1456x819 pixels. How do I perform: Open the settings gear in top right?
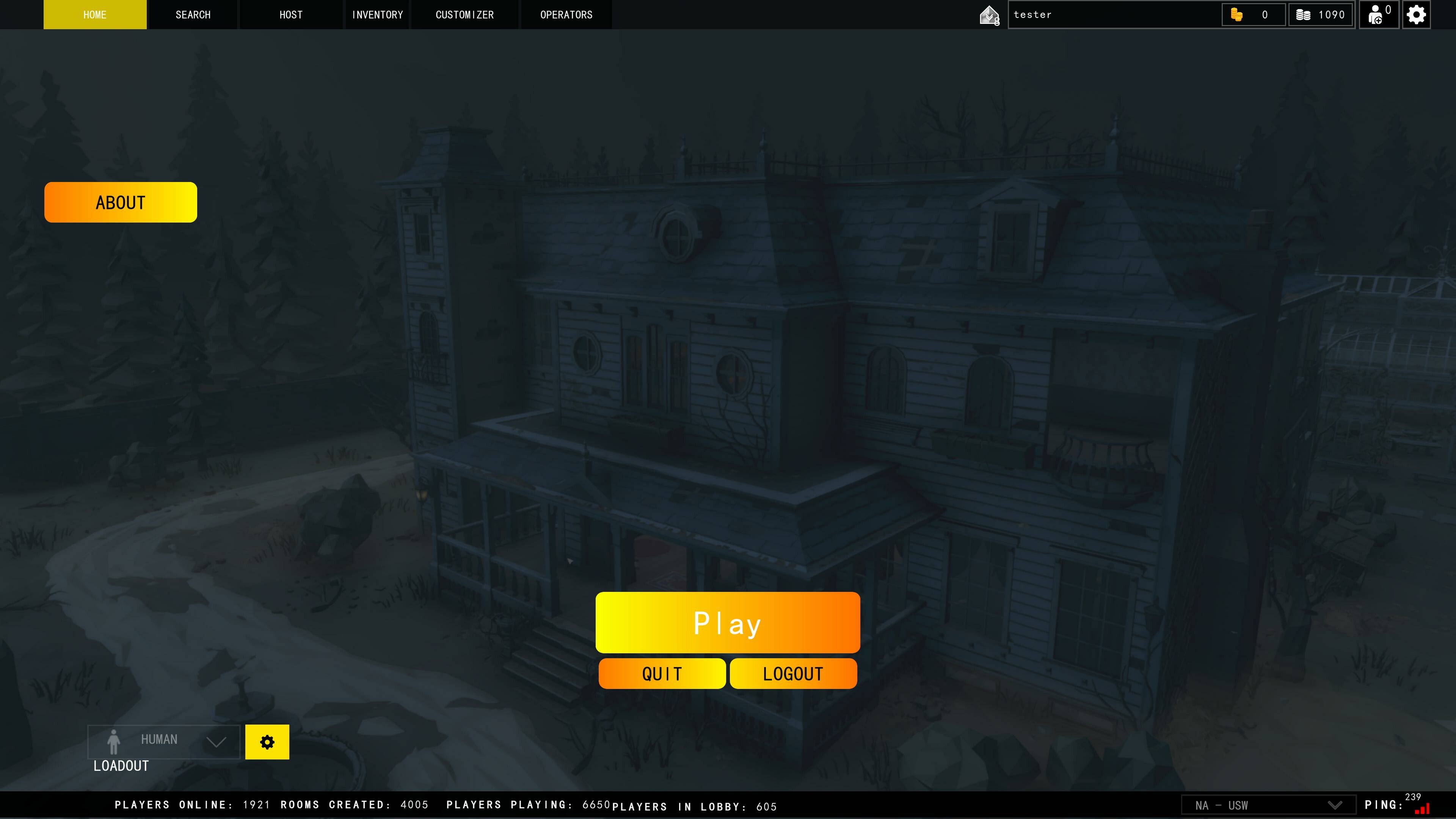tap(1416, 15)
